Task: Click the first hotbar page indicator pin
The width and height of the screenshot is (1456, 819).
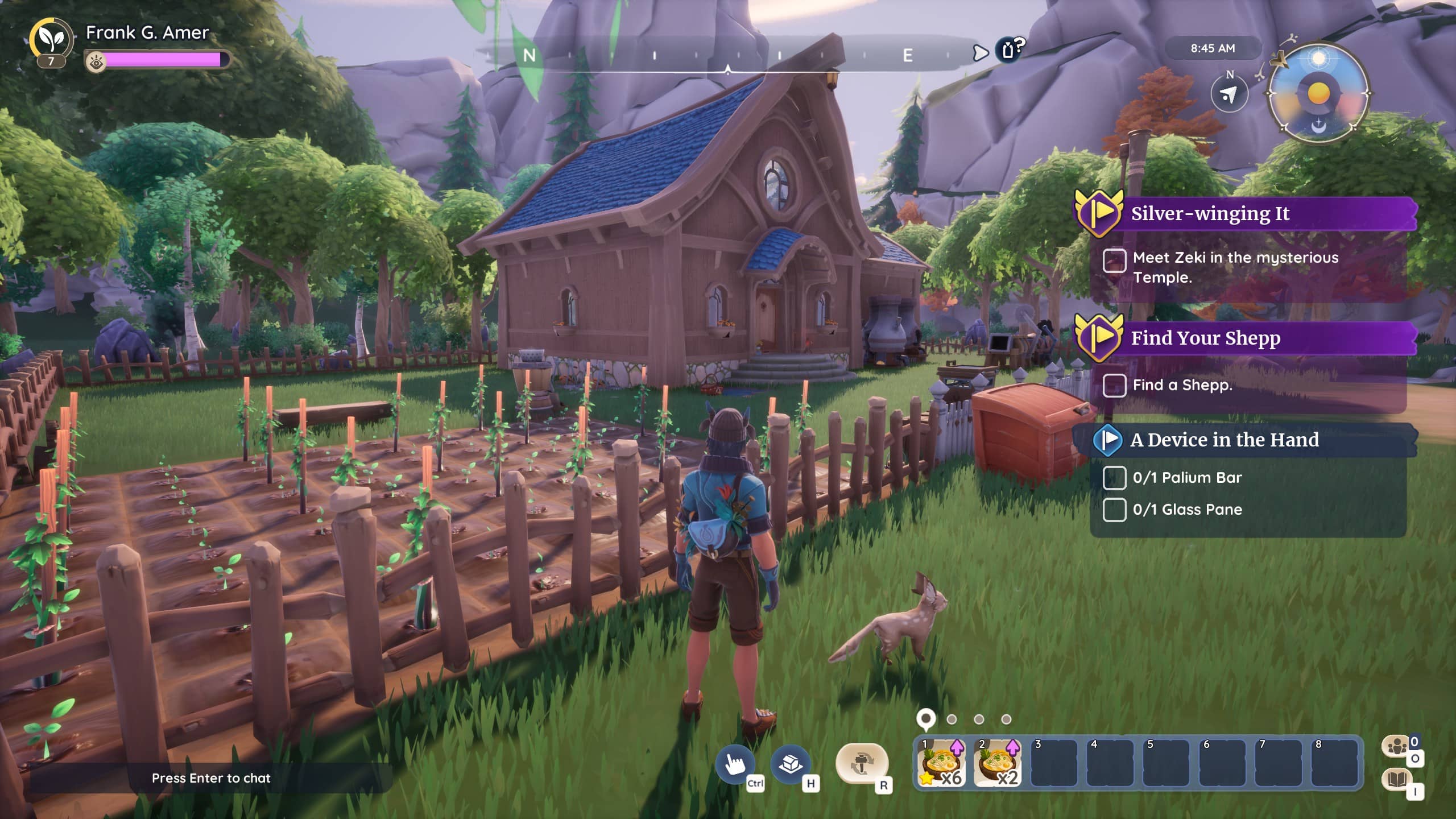Action: 926,718
